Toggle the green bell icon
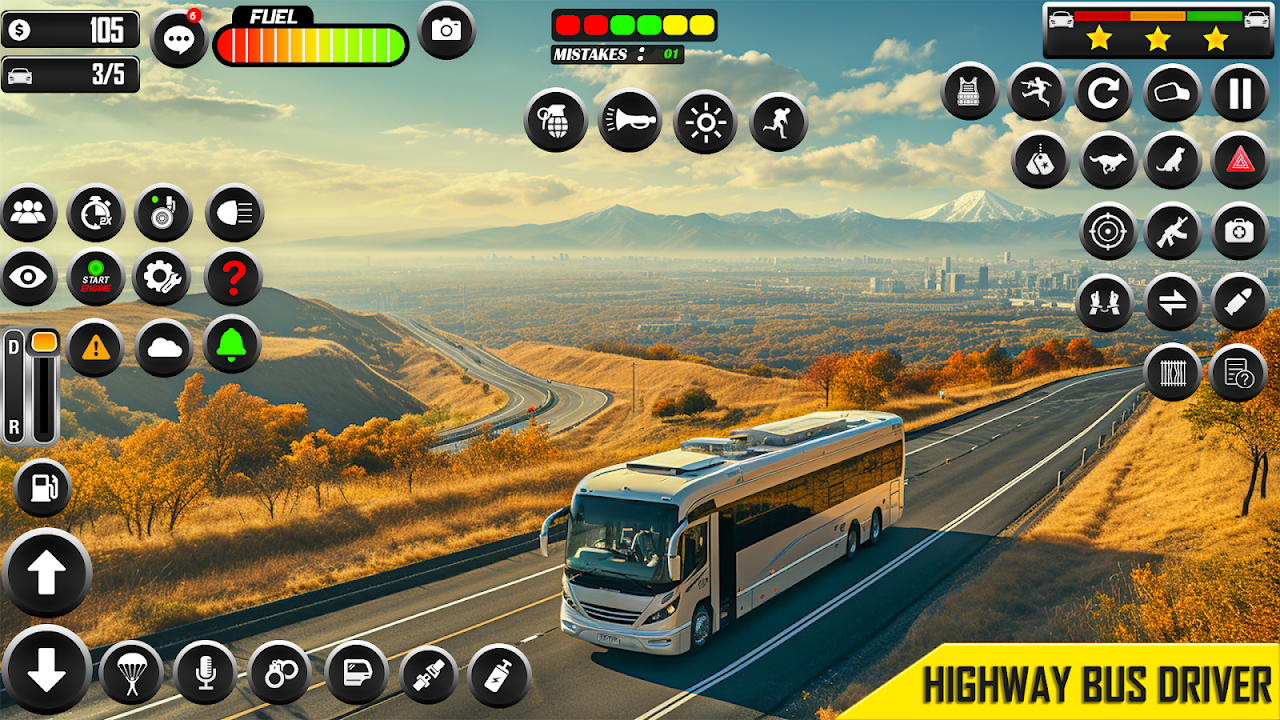Image resolution: width=1280 pixels, height=720 pixels. click(232, 345)
